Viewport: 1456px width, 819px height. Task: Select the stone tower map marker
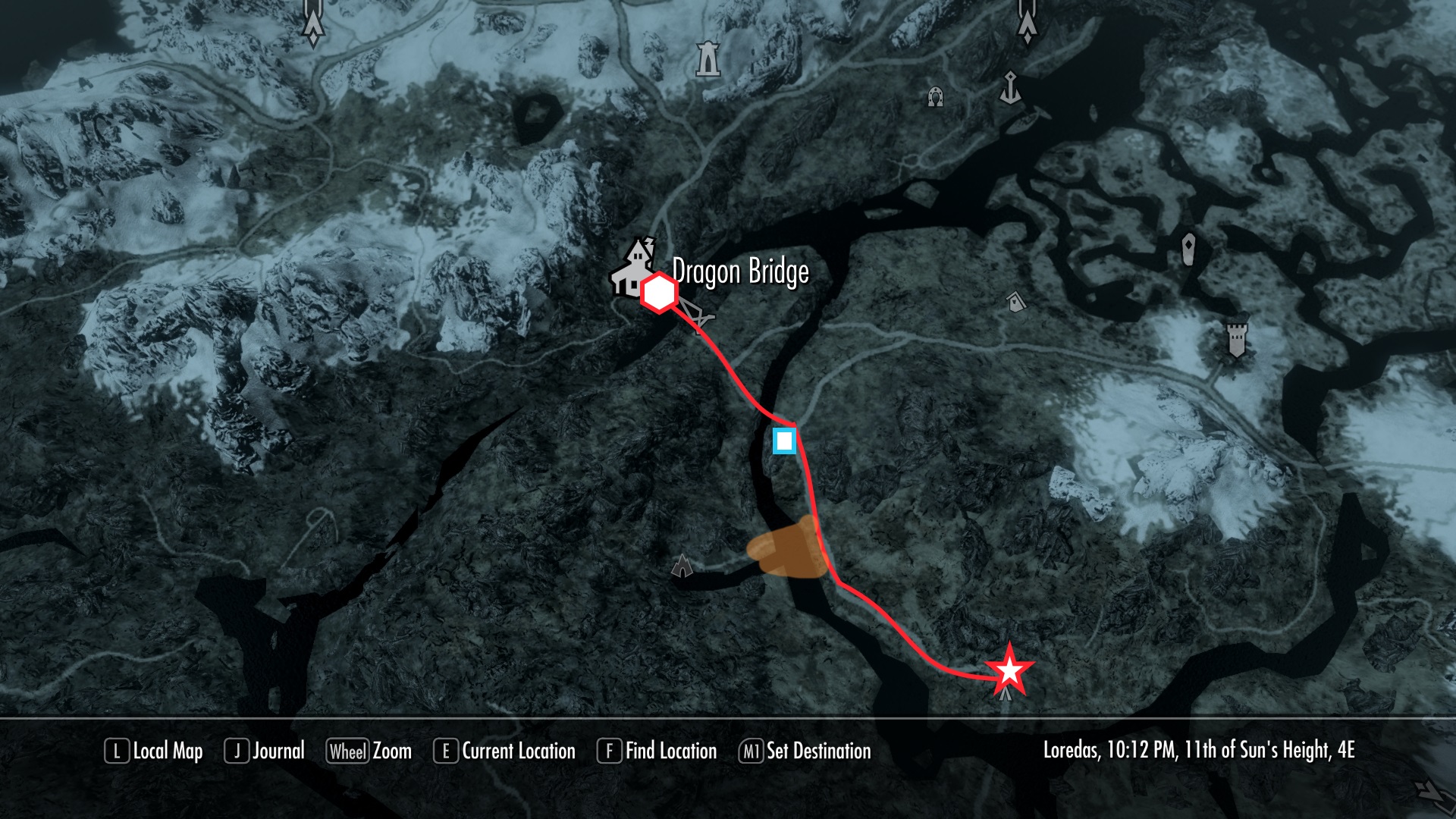(708, 58)
